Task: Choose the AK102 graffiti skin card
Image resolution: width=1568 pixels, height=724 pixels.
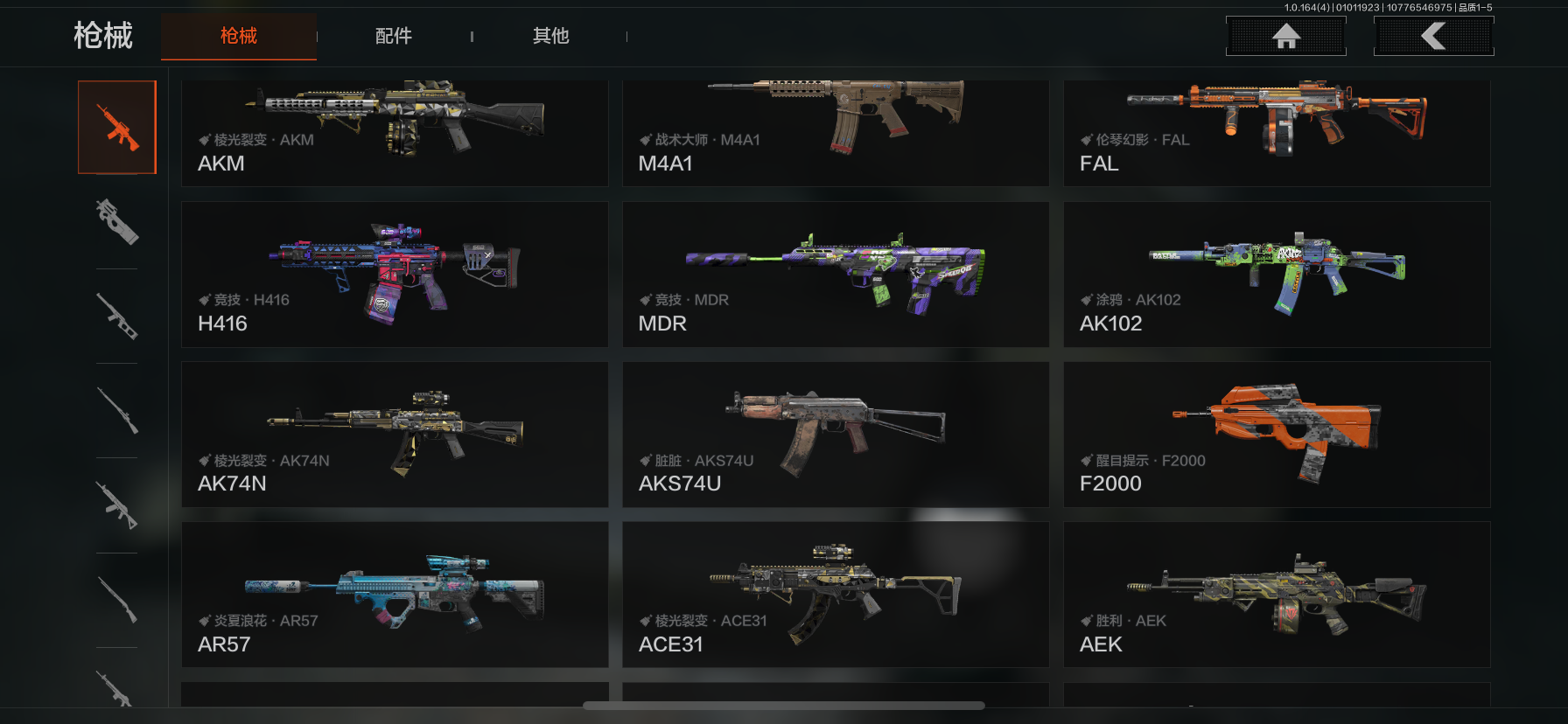Action: coord(1277,275)
